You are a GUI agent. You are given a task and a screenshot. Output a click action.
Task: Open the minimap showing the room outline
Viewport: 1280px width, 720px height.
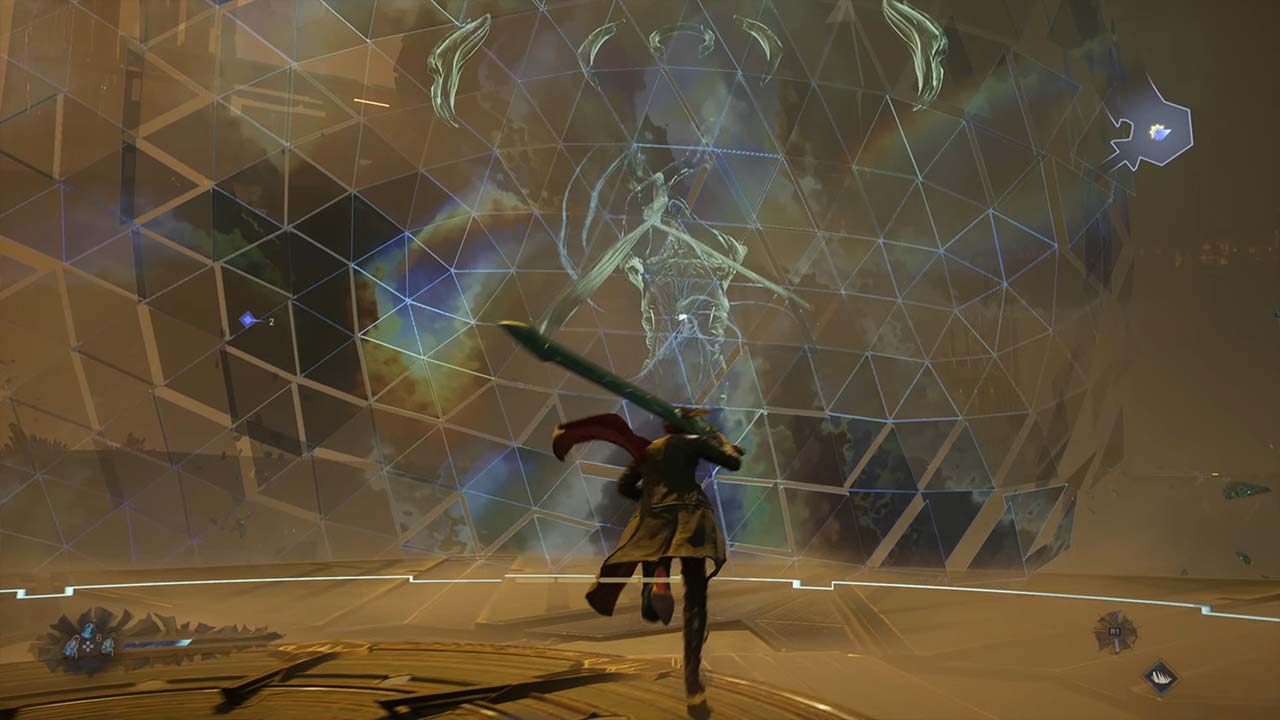(x=1149, y=132)
